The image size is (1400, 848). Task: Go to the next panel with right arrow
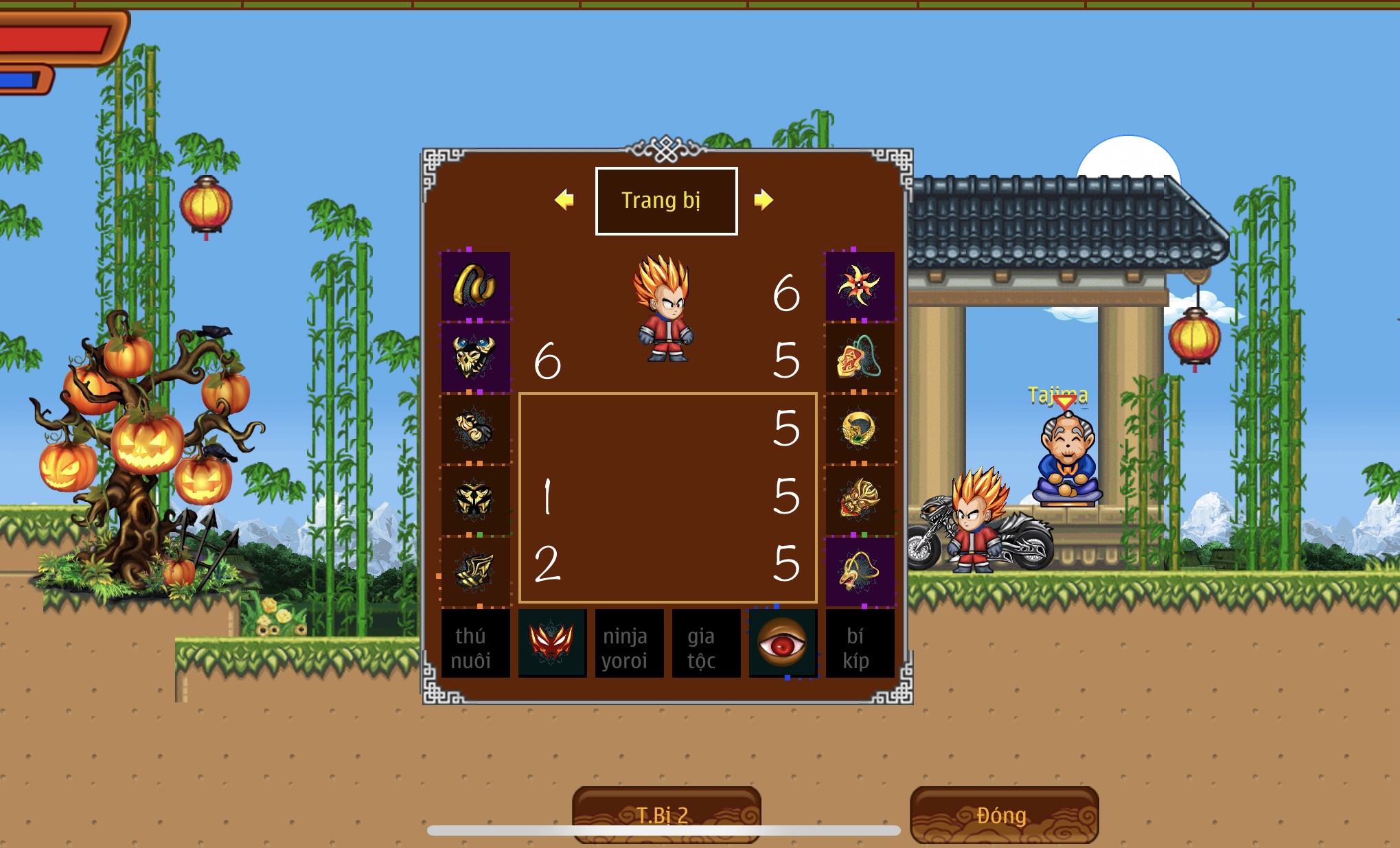pyautogui.click(x=763, y=200)
